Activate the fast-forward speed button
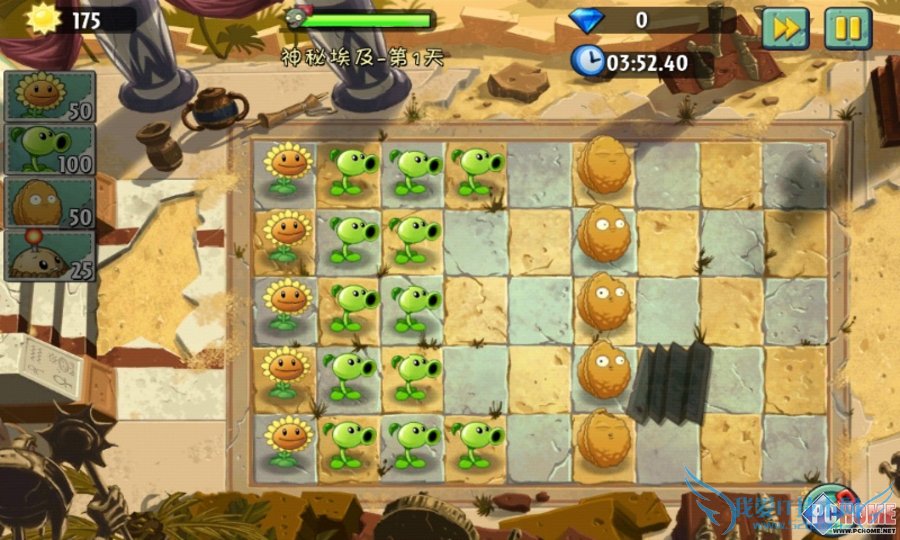The height and width of the screenshot is (540, 900). 785,28
